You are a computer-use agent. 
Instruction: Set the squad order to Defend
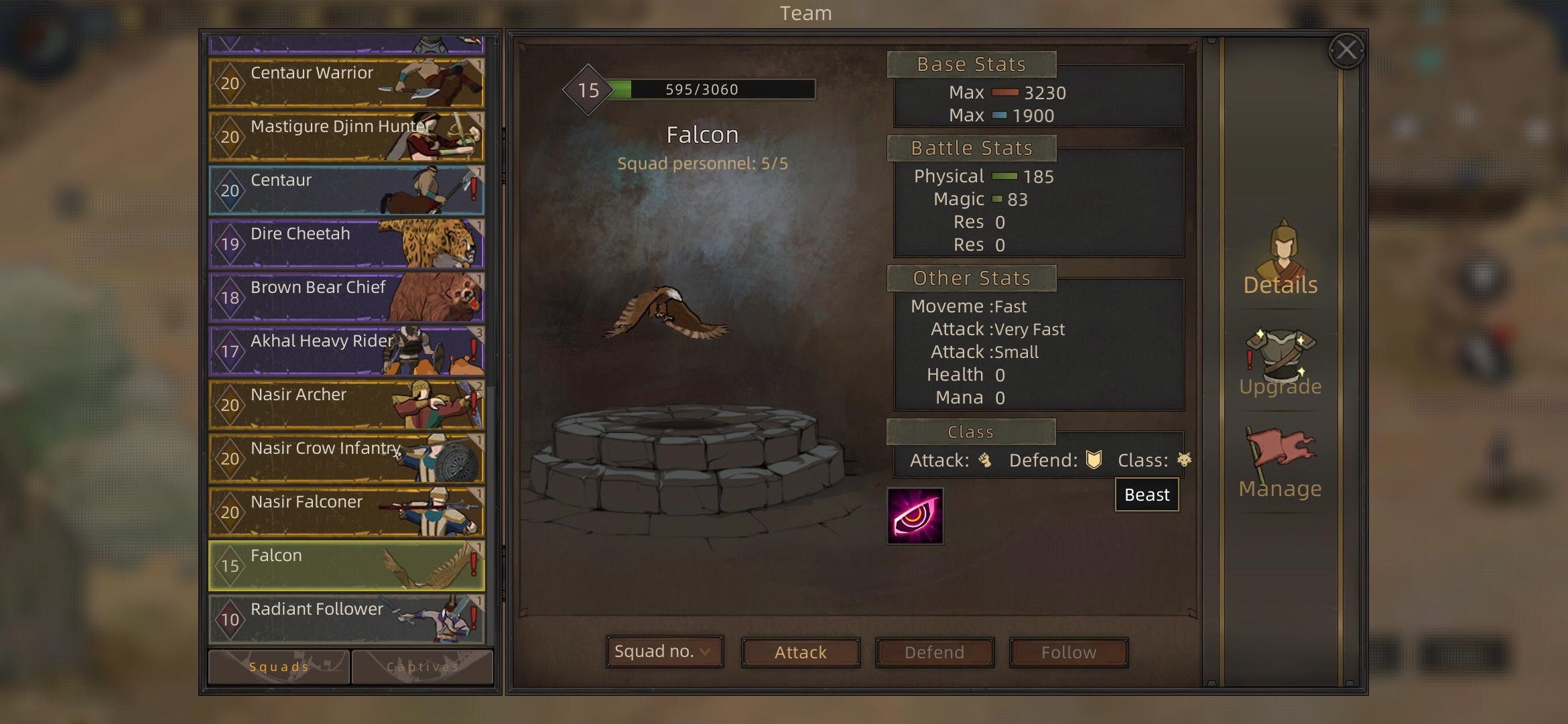pos(934,652)
